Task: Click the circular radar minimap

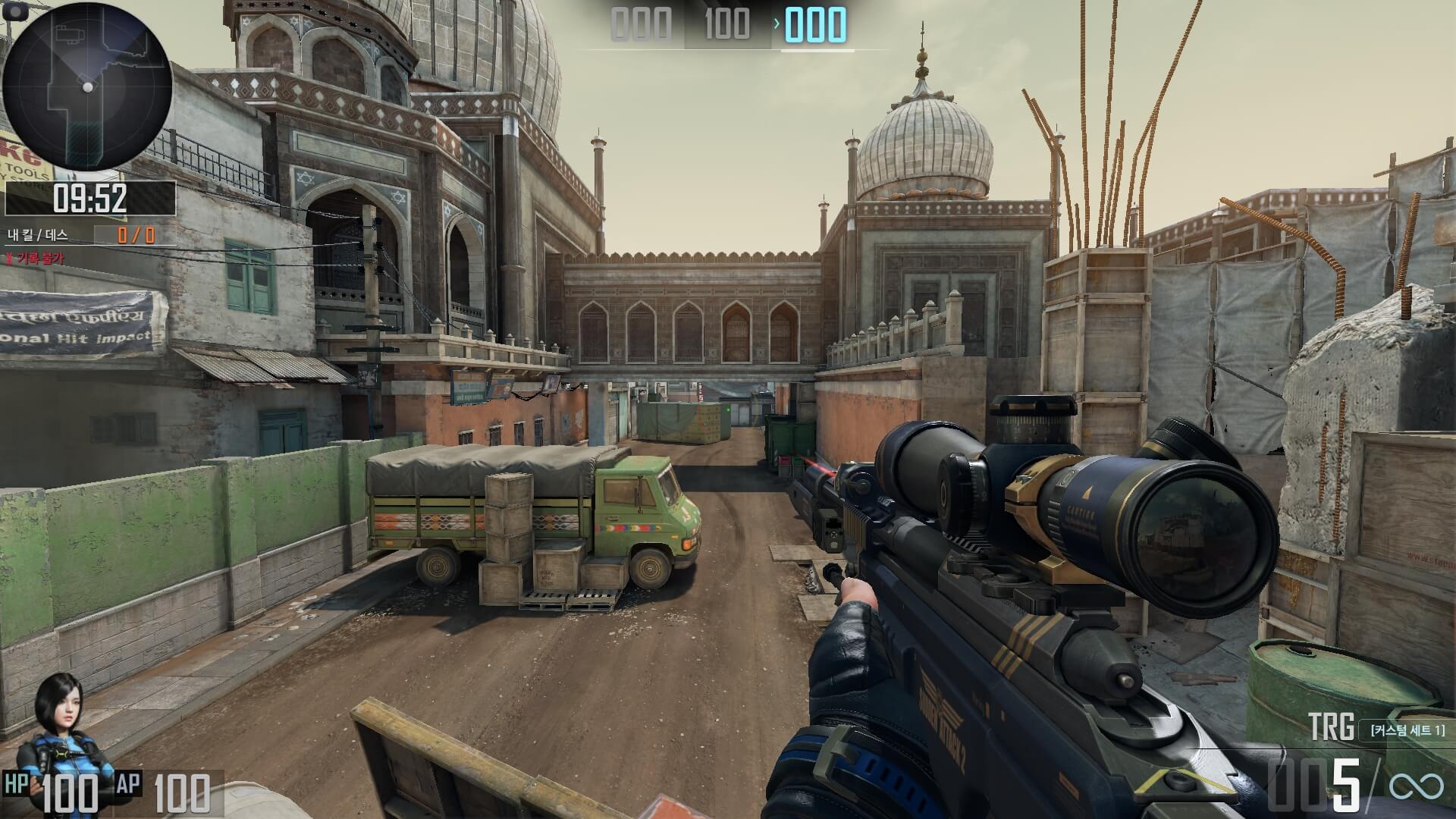Action: tap(87, 86)
